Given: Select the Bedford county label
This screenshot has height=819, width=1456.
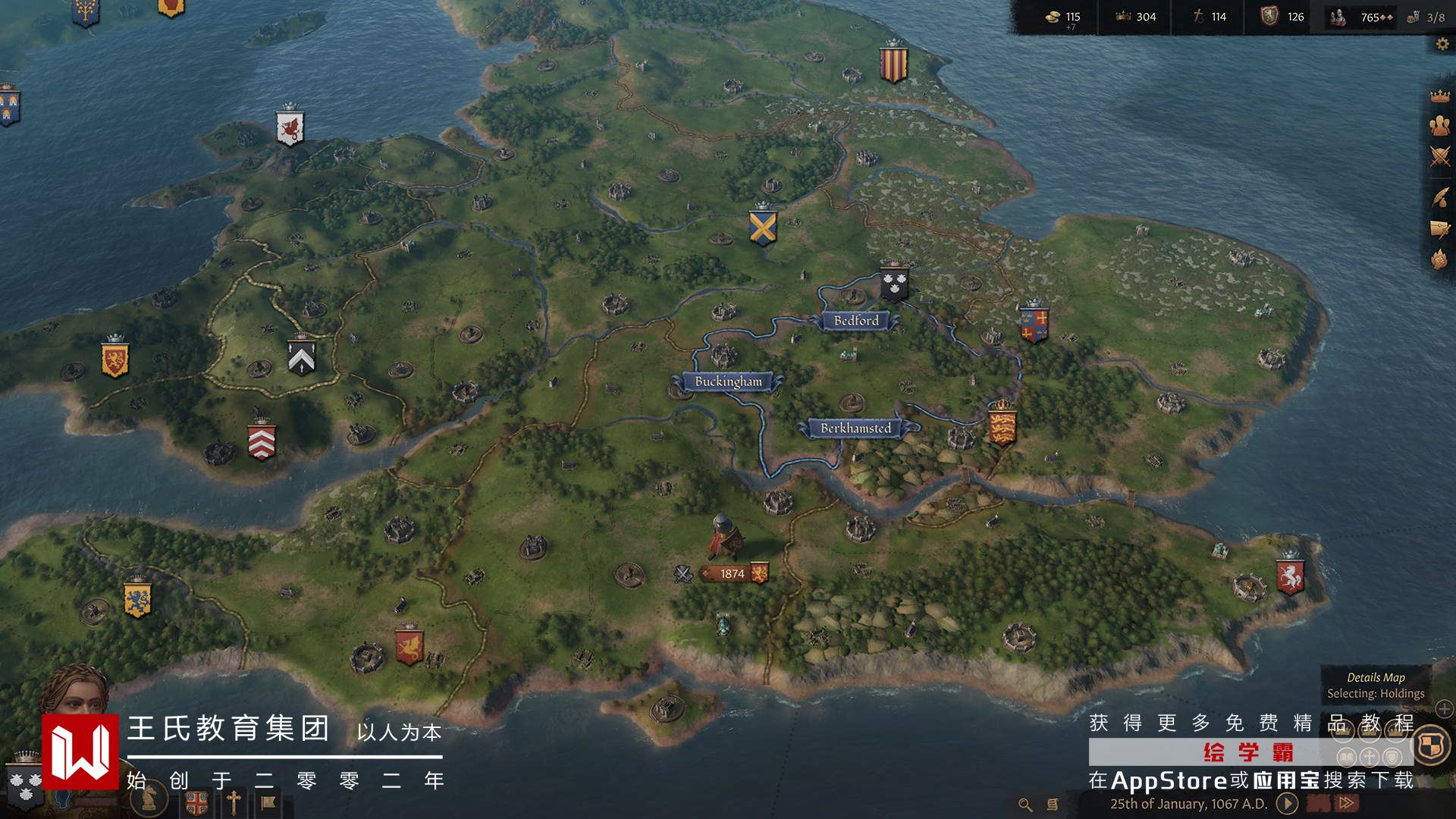Looking at the screenshot, I should click(856, 321).
